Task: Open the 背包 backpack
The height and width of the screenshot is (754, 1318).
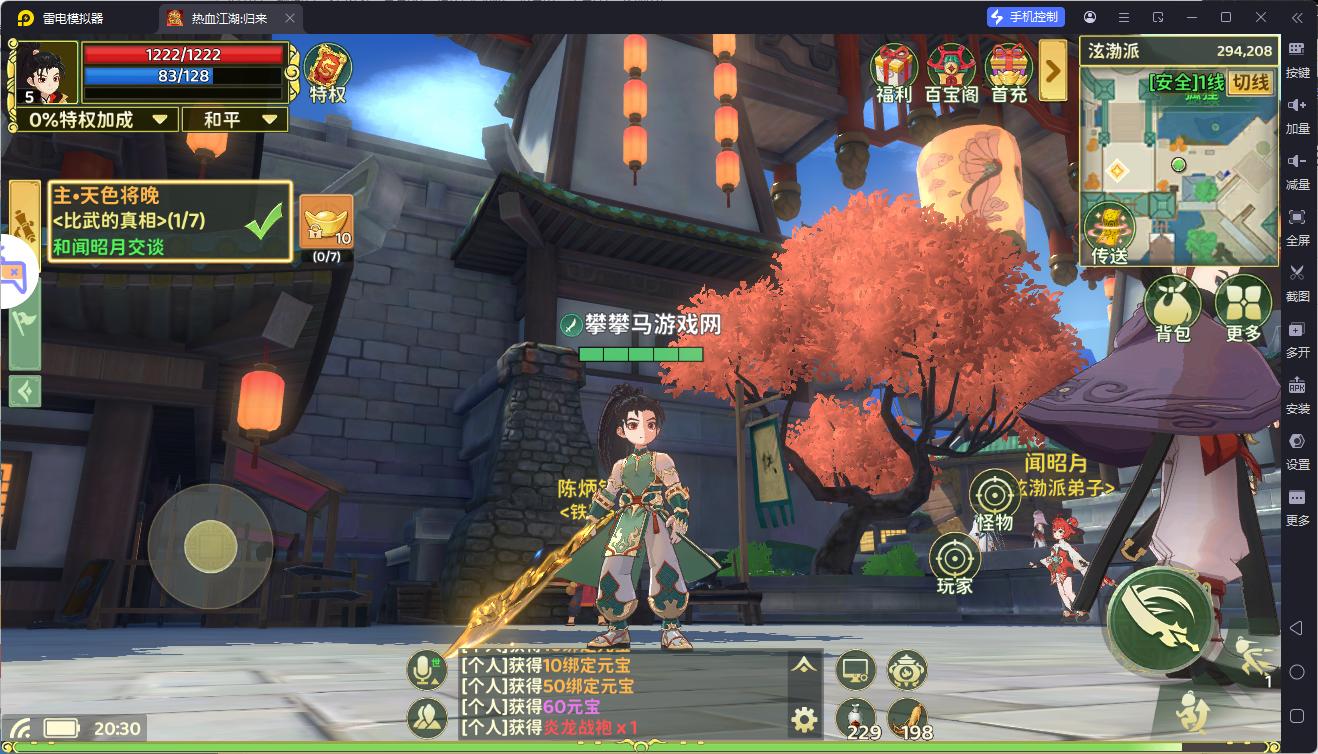Action: click(1172, 309)
